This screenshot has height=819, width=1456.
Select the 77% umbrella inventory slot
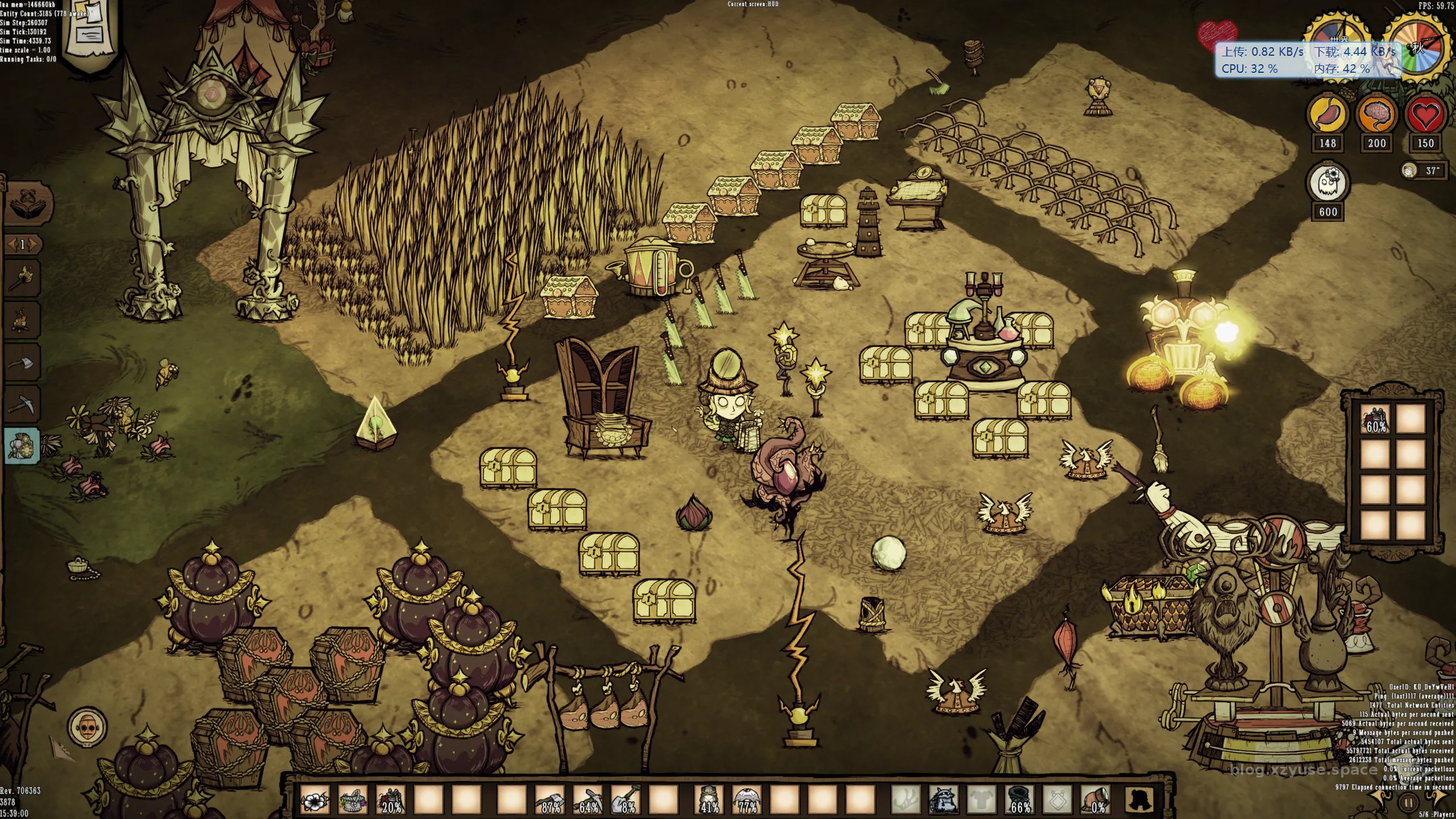pyautogui.click(x=747, y=800)
